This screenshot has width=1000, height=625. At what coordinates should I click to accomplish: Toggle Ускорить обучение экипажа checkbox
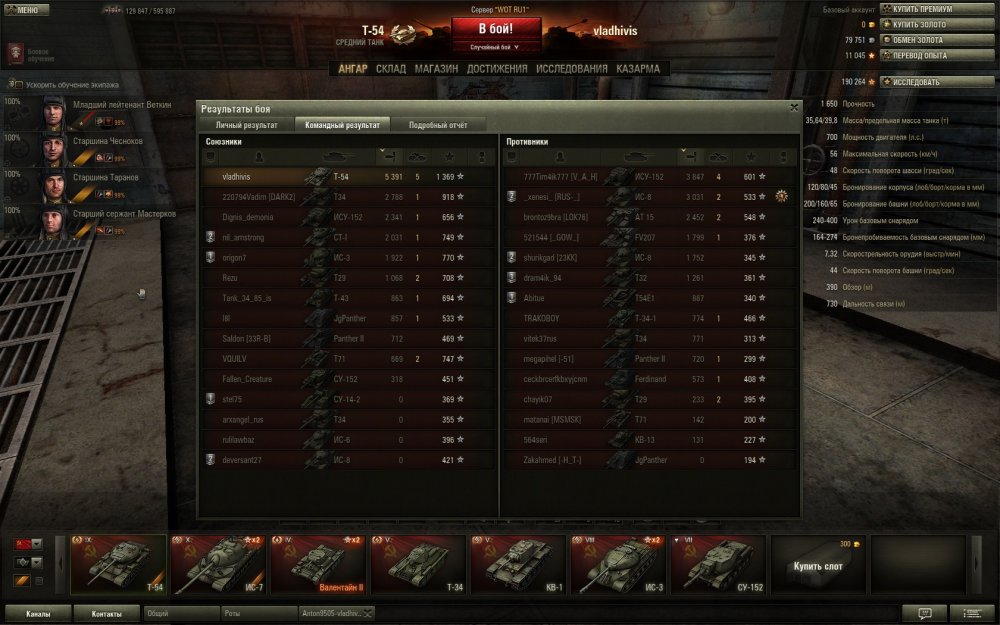[15, 84]
